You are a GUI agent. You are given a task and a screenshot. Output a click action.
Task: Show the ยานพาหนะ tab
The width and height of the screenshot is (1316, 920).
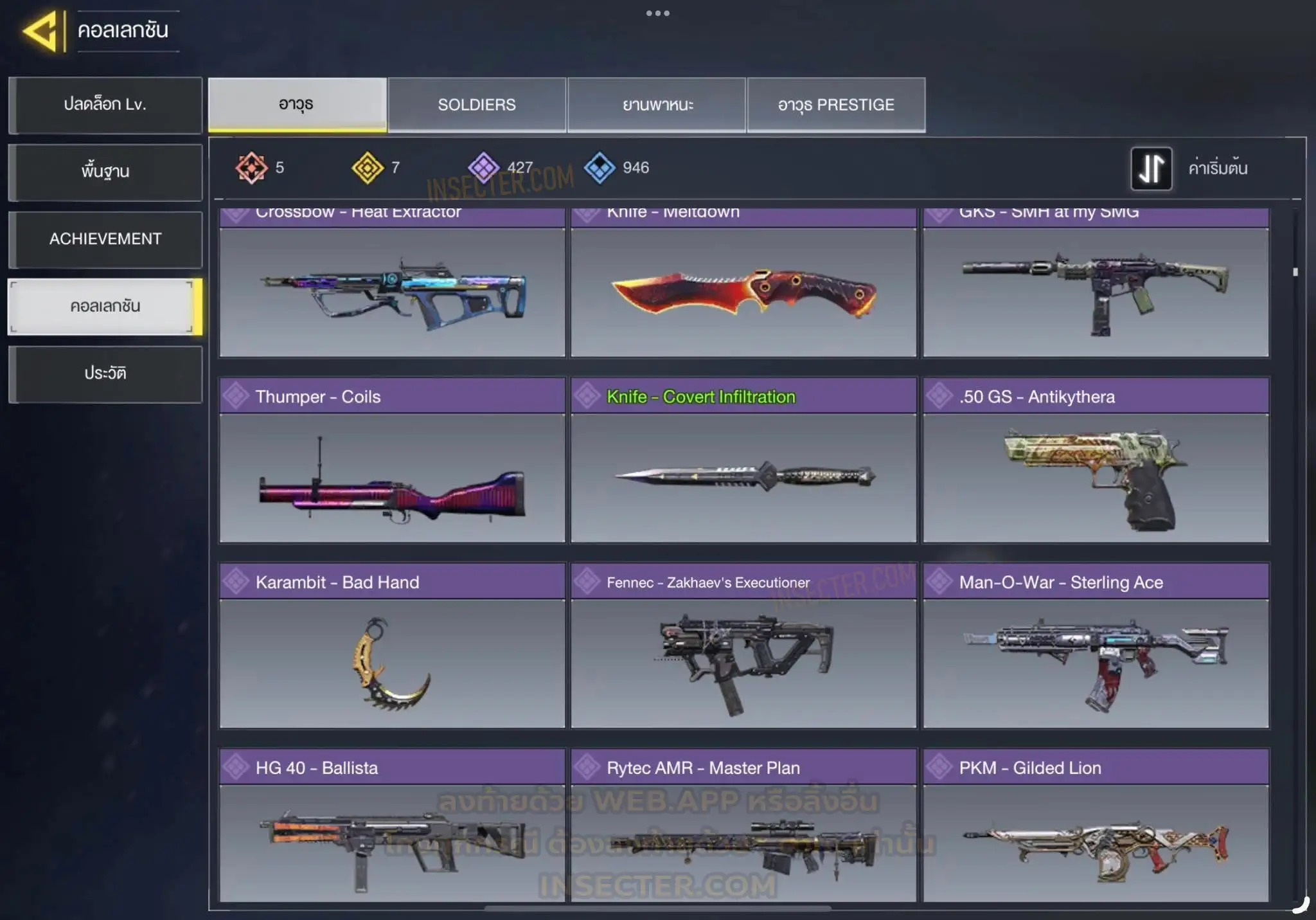click(657, 105)
